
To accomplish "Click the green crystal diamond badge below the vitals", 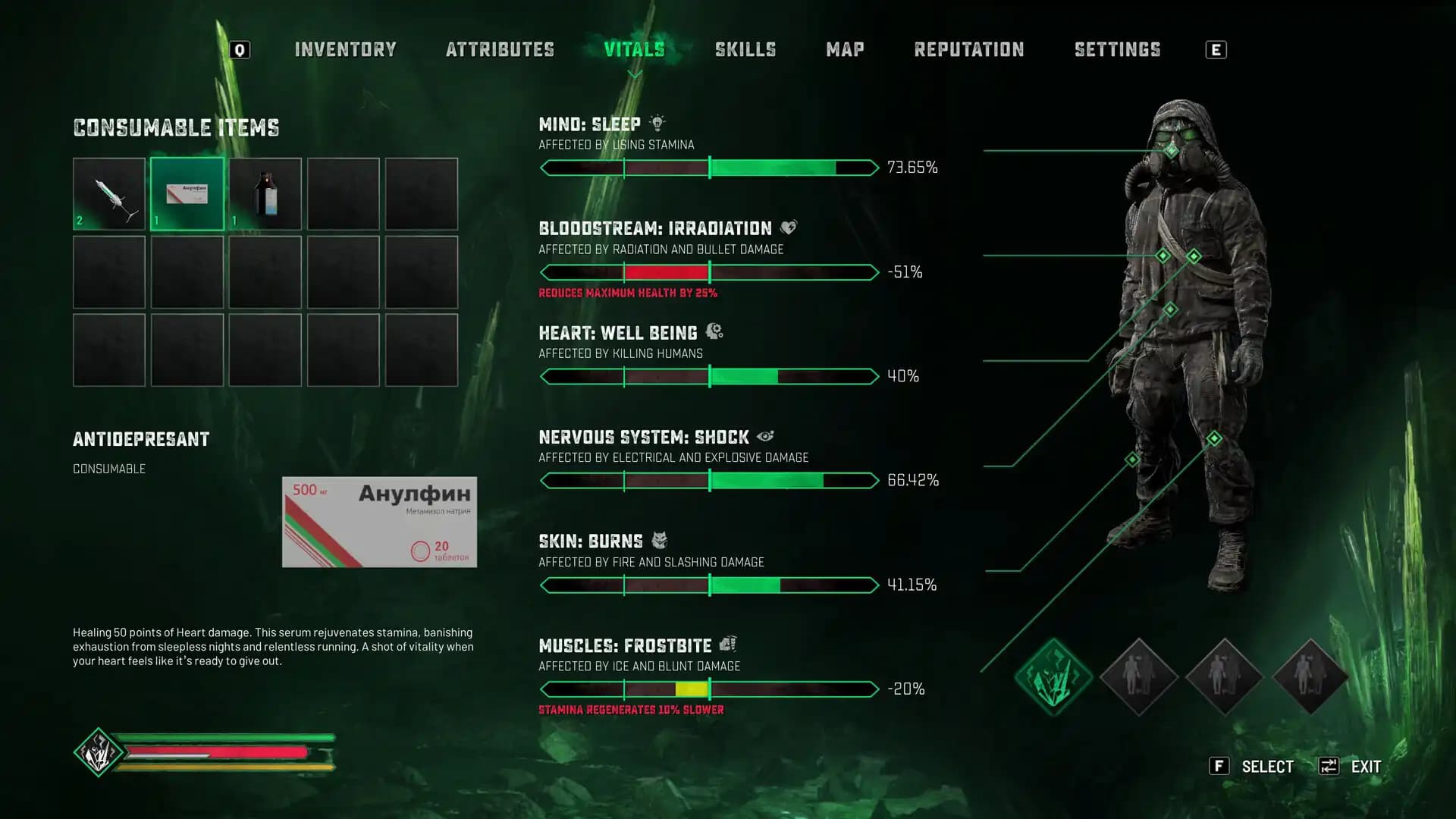I will pyautogui.click(x=1053, y=673).
